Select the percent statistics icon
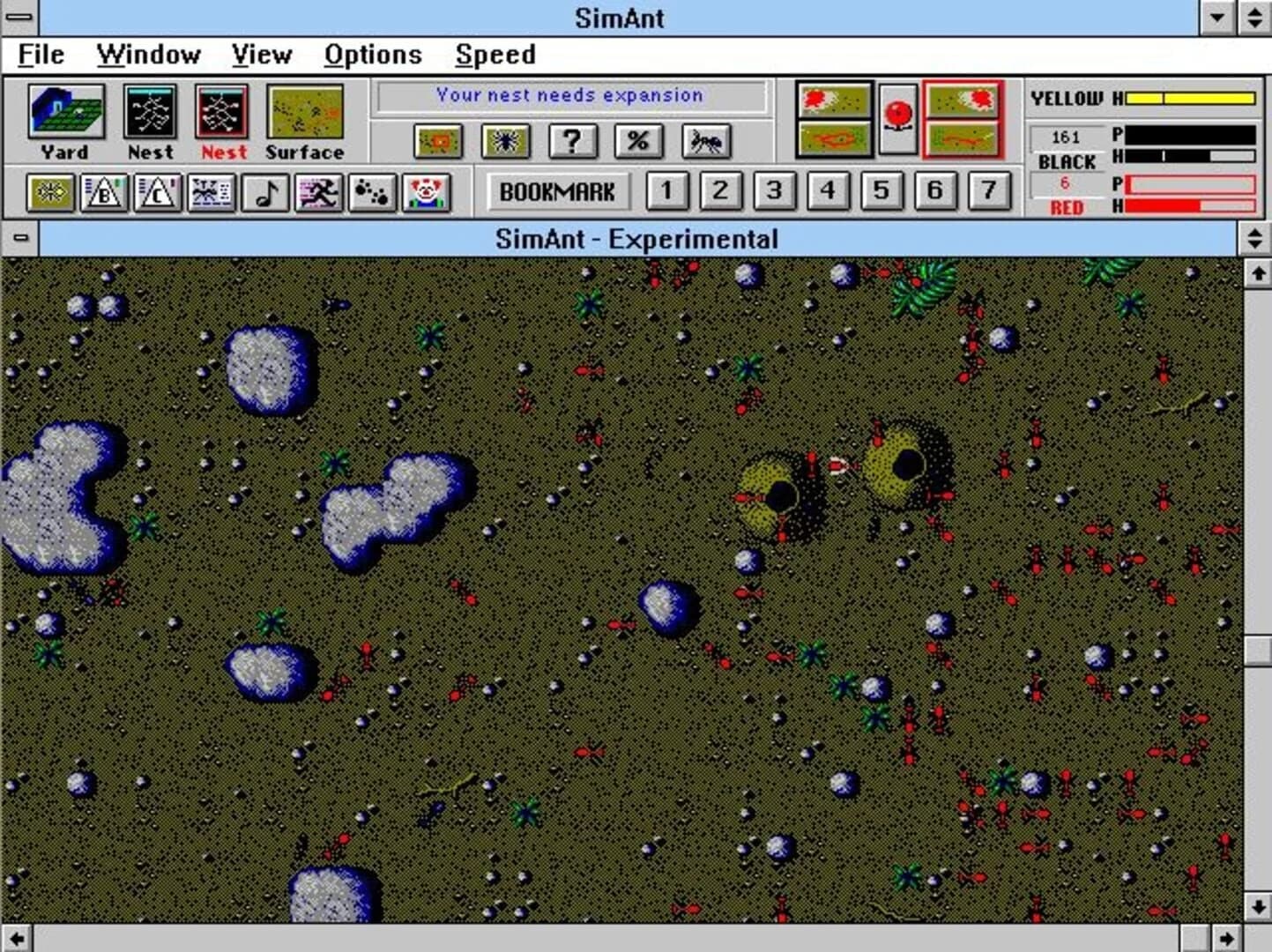The height and width of the screenshot is (952, 1272). click(x=641, y=141)
